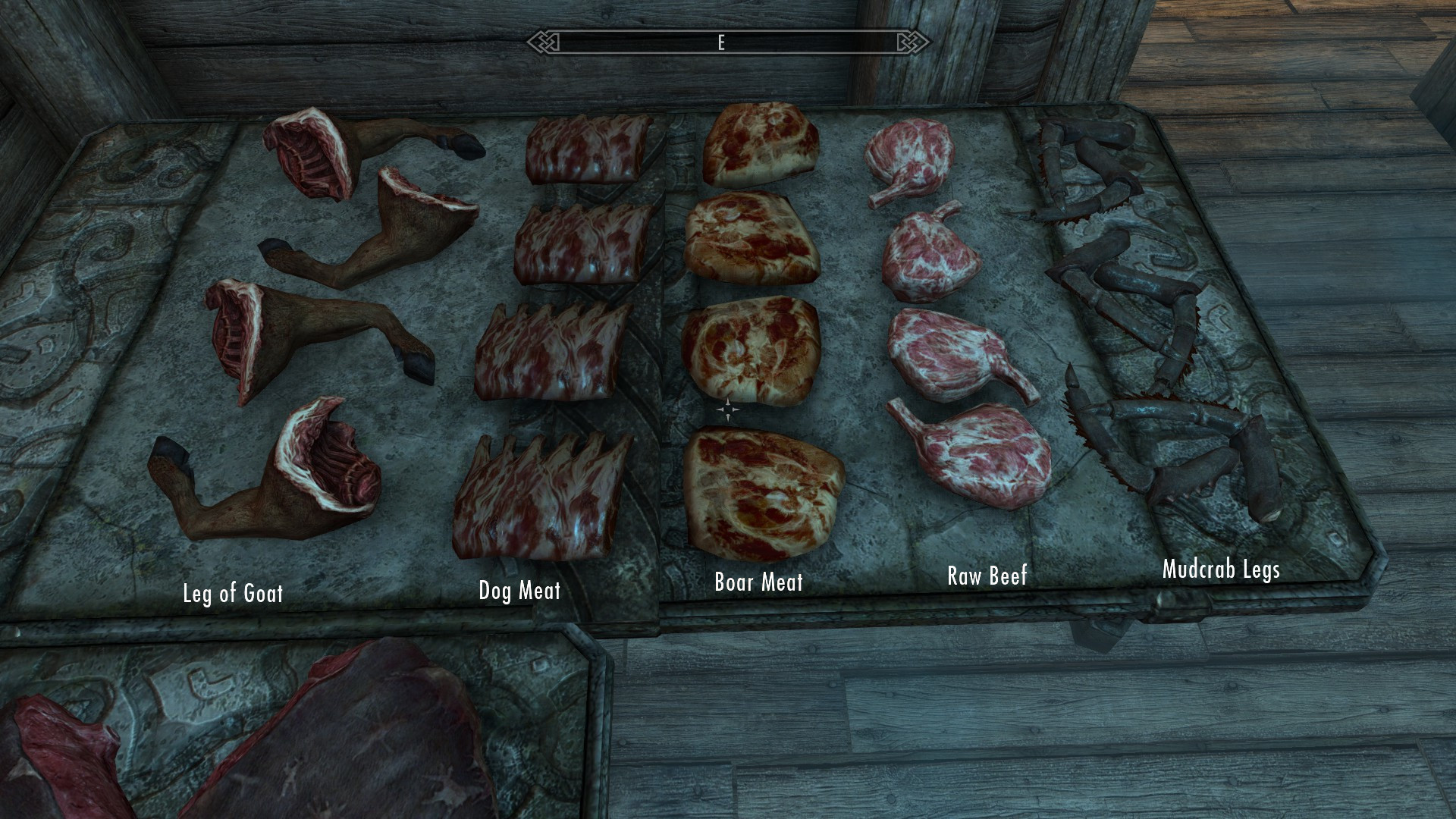
Task: Click the Mudcrab Legs label
Action: (1222, 571)
